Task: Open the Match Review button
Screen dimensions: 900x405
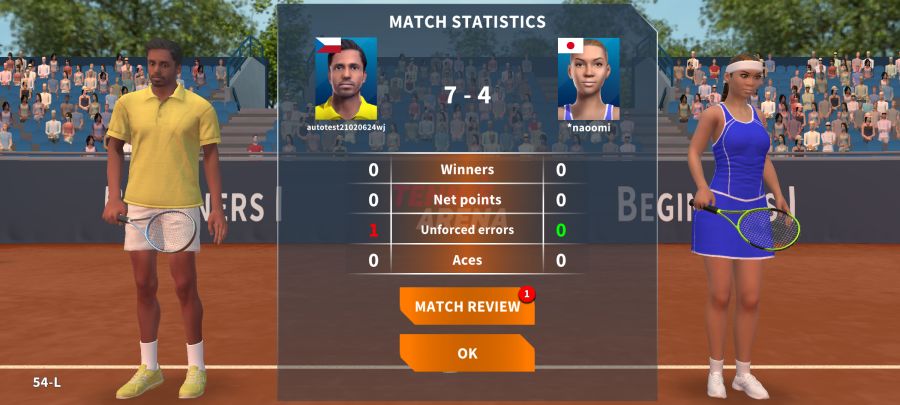Action: pyautogui.click(x=467, y=306)
